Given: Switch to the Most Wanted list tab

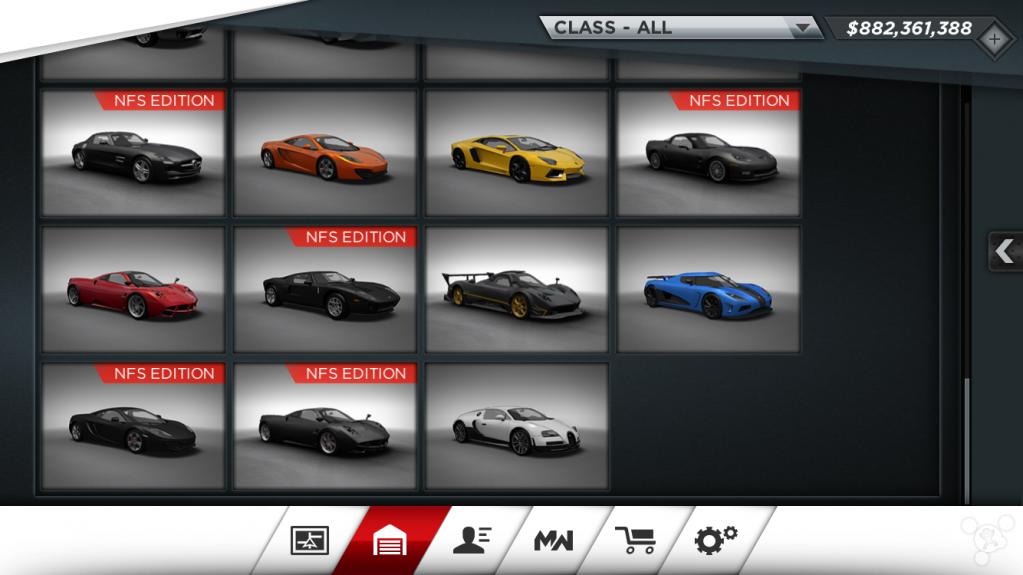Looking at the screenshot, I should [553, 541].
